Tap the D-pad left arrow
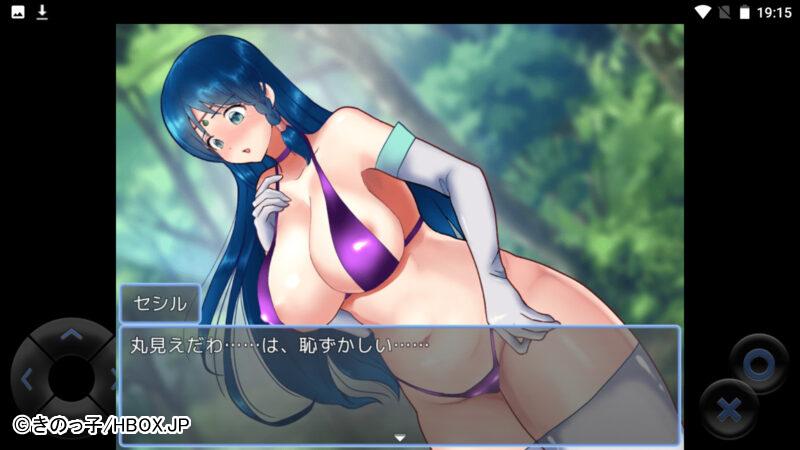Screen dimensions: 800x450 point(27,379)
